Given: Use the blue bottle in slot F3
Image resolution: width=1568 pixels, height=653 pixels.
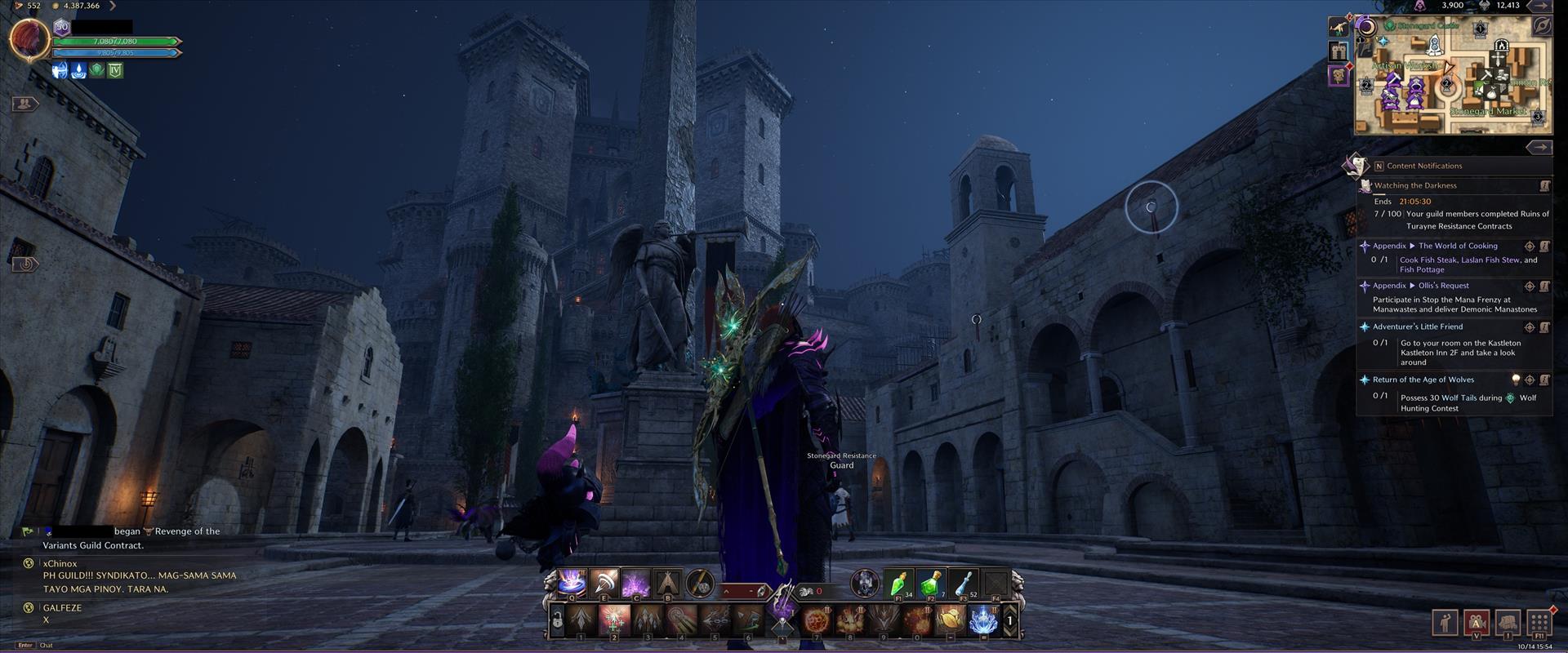Looking at the screenshot, I should click(964, 584).
